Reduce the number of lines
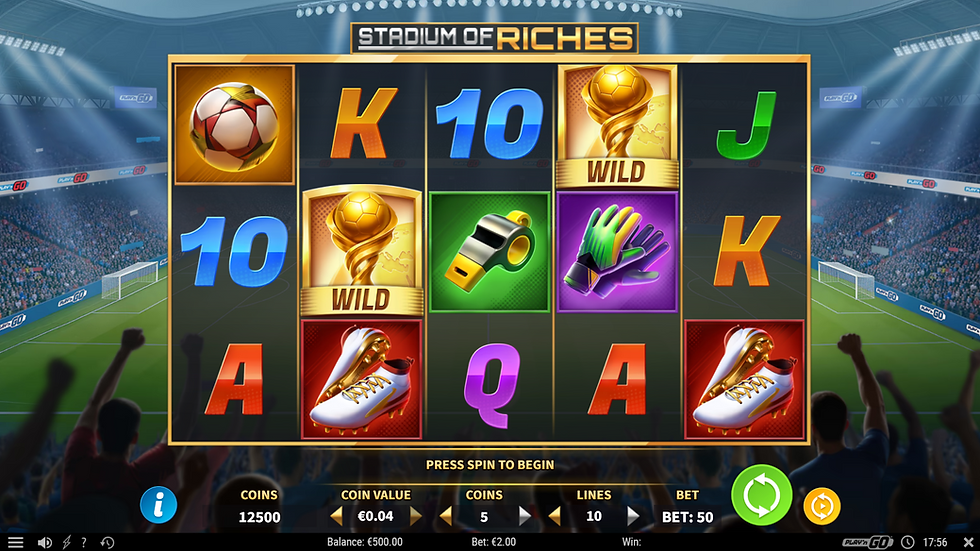This screenshot has height=551, width=980. (x=555, y=517)
